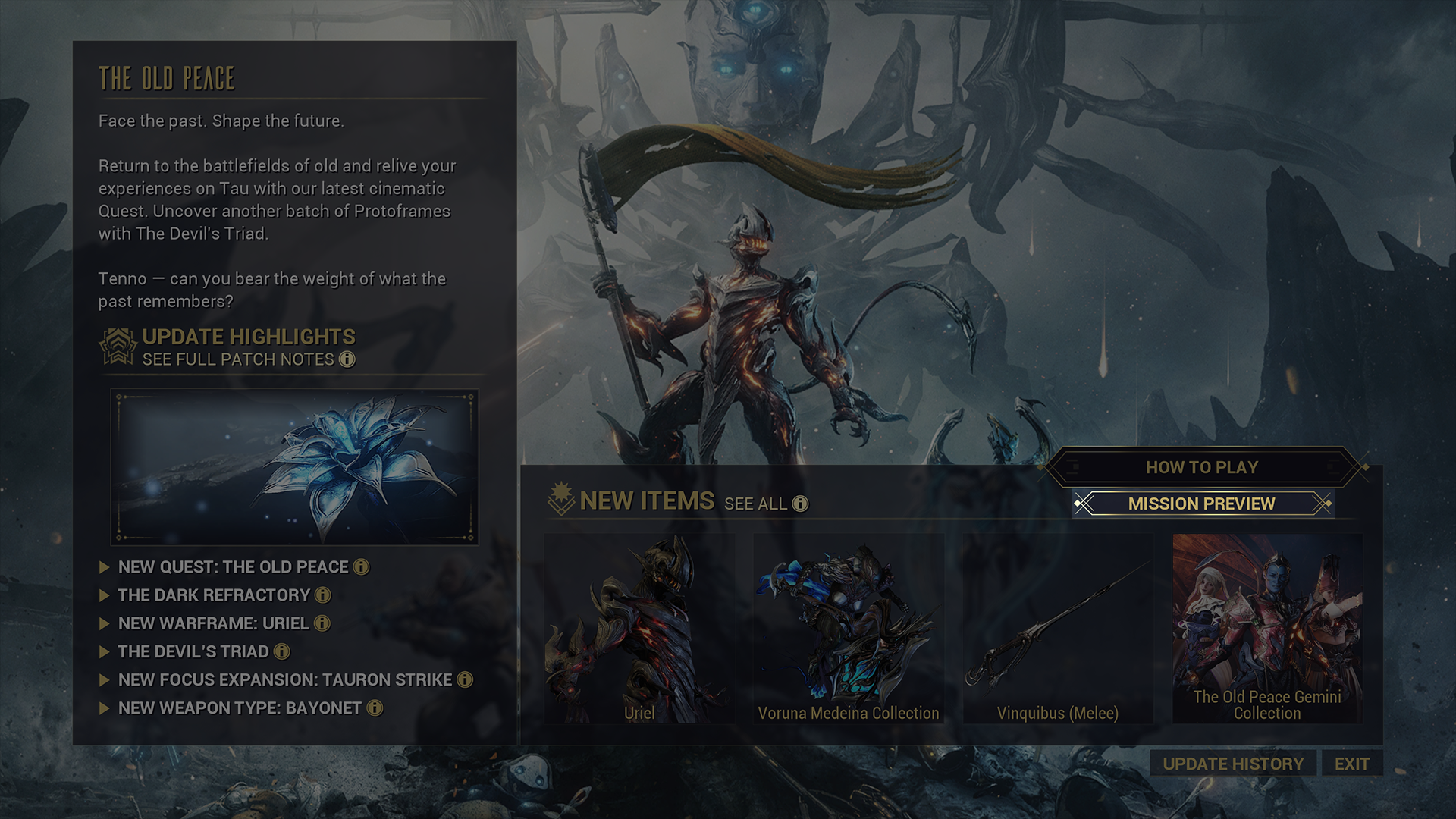Expand New Weapon Type: Bayonet
Viewport: 1456px width, 819px height.
(240, 708)
